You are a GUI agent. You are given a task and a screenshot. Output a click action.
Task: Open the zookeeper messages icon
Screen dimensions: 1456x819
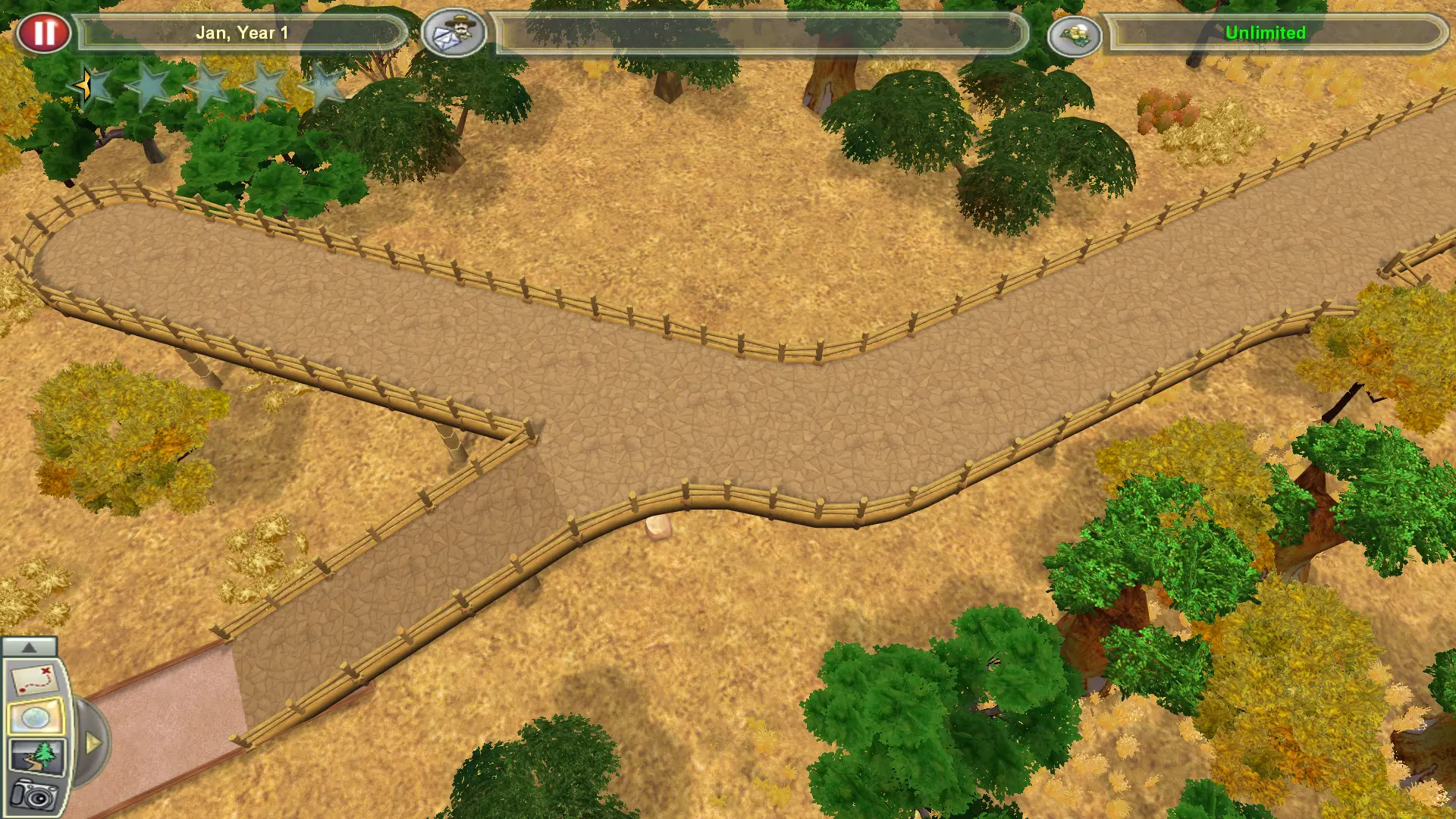pos(453,33)
